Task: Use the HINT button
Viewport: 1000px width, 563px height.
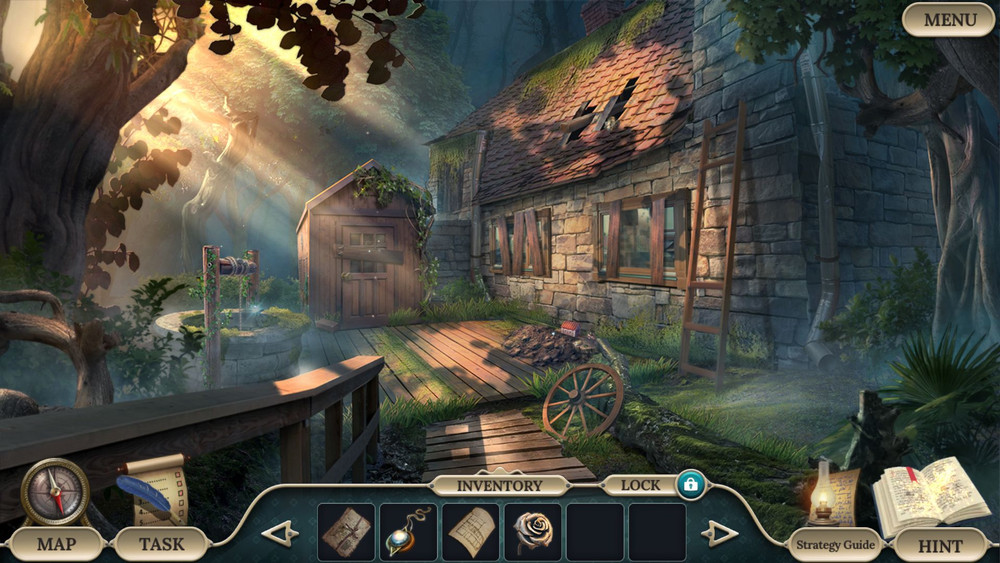Action: point(940,546)
